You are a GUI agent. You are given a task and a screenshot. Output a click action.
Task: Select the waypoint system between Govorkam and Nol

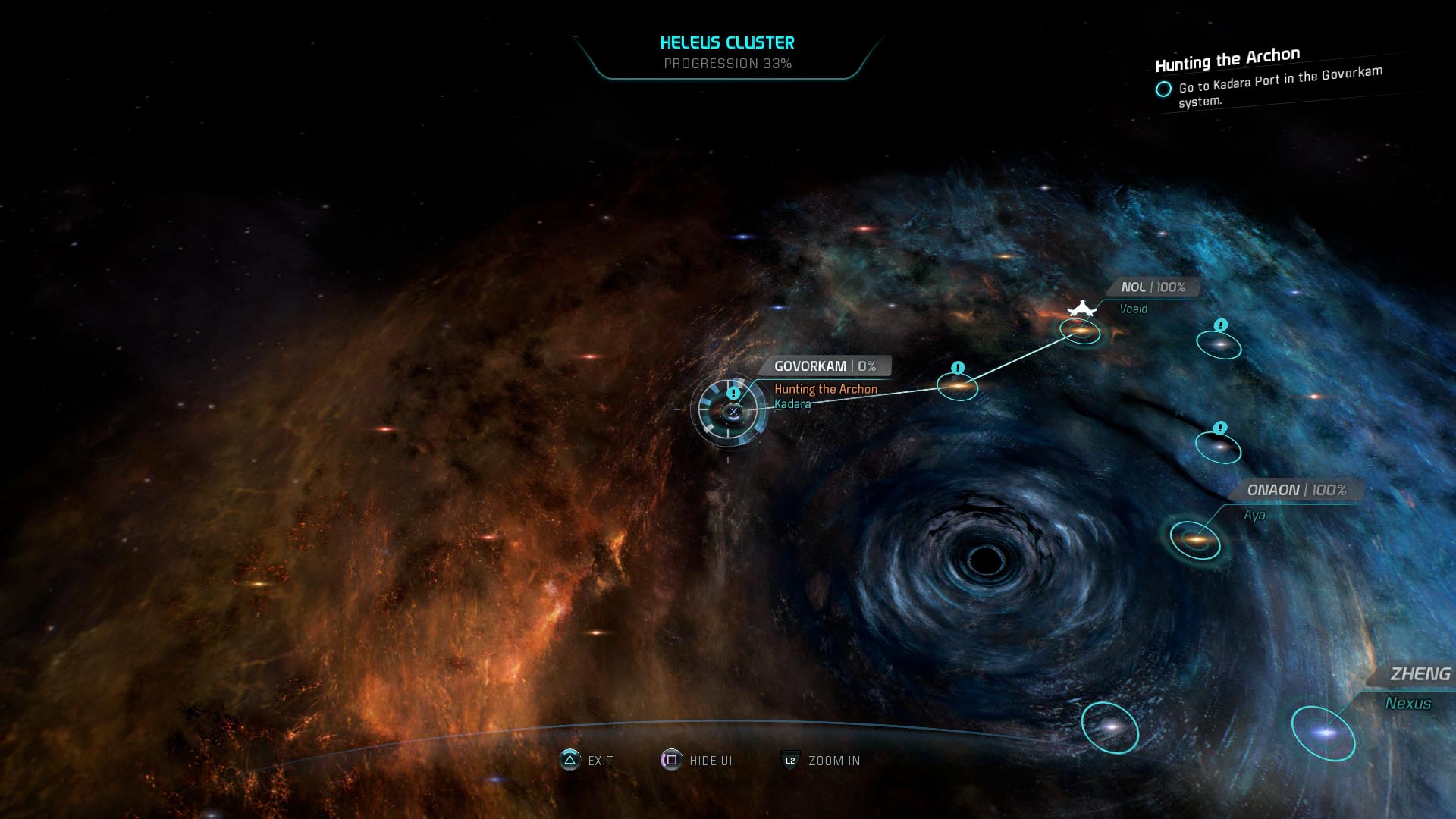pyautogui.click(x=958, y=386)
